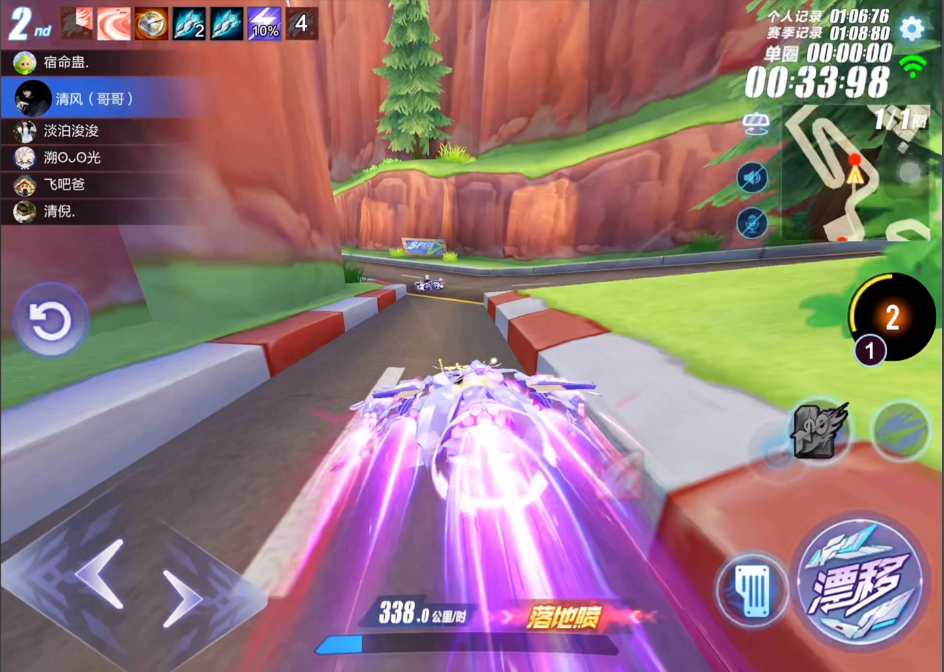Activate the N2O nitro boost button

coord(820,430)
